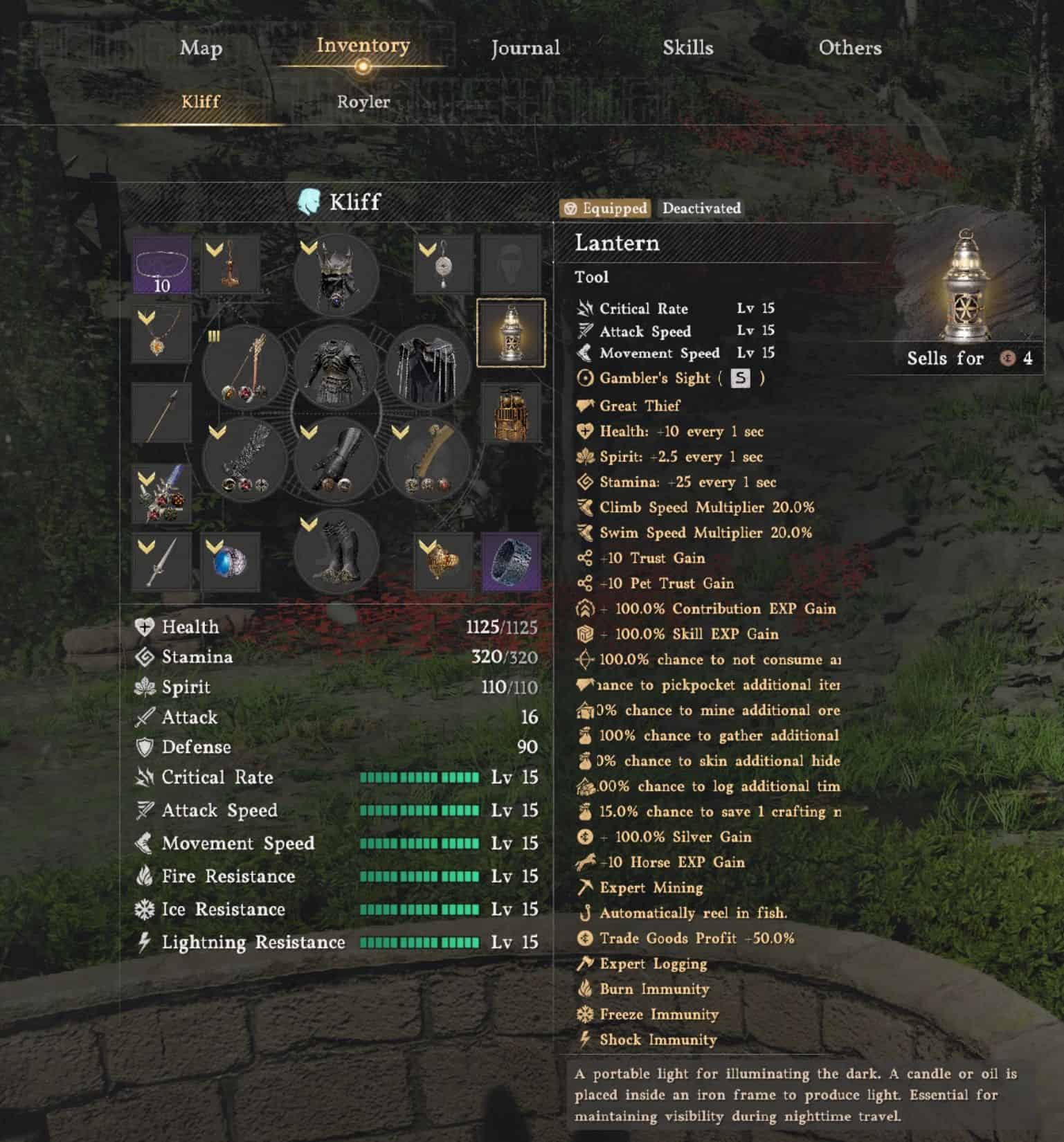Click the amber pendant necklace slot
The height and width of the screenshot is (1142, 1064).
click(161, 334)
